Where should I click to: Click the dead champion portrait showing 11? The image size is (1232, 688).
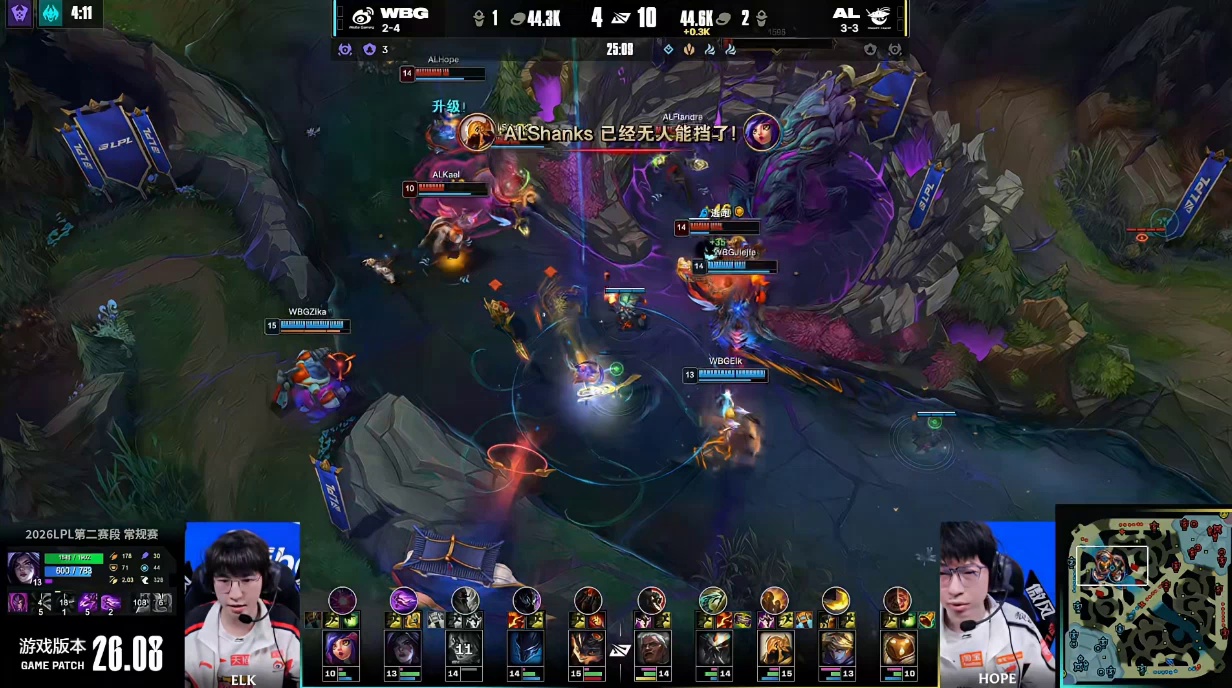tap(464, 648)
